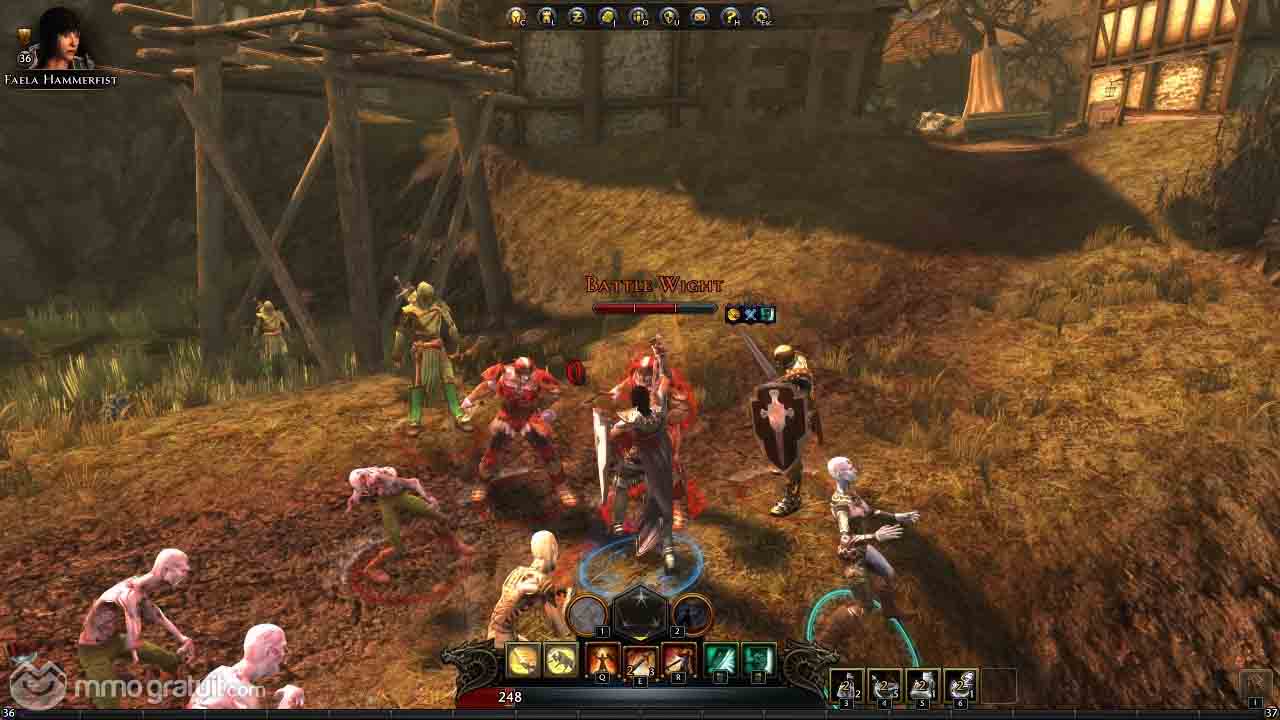
Task: Click the central d20 action point die
Action: (640, 612)
